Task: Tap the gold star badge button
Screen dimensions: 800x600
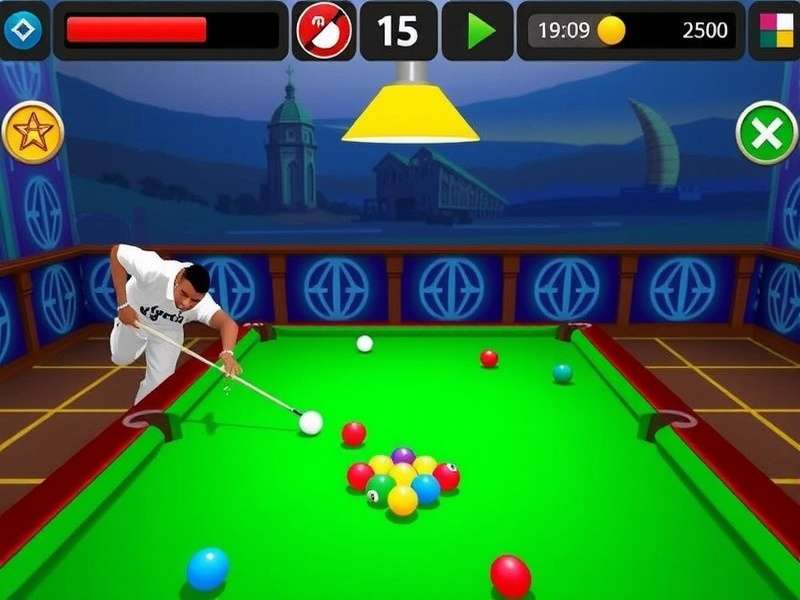Action: [33, 133]
